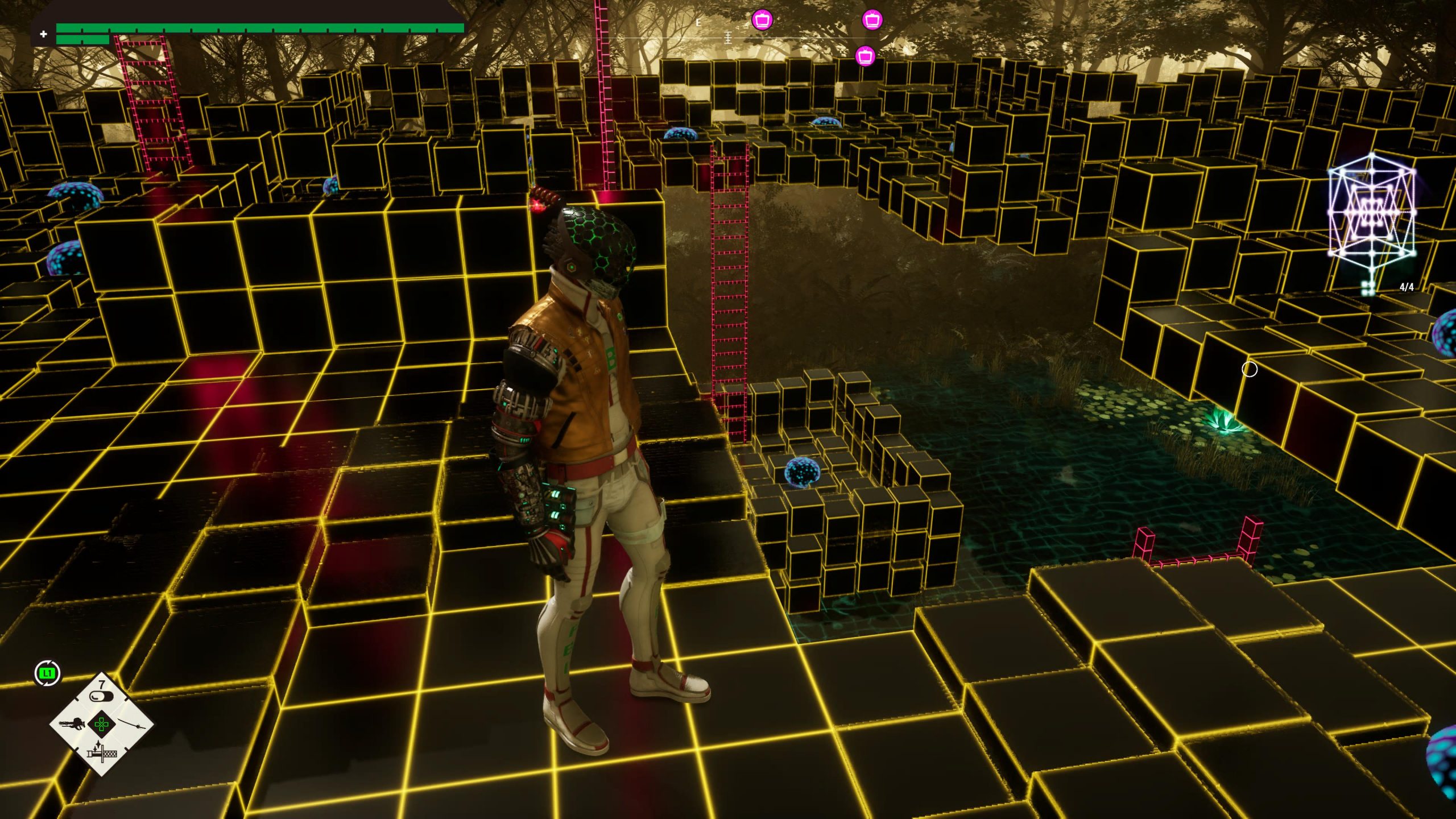The image size is (1456, 819).
Task: Select the healing capsule slot showing 7
Action: pos(102,694)
